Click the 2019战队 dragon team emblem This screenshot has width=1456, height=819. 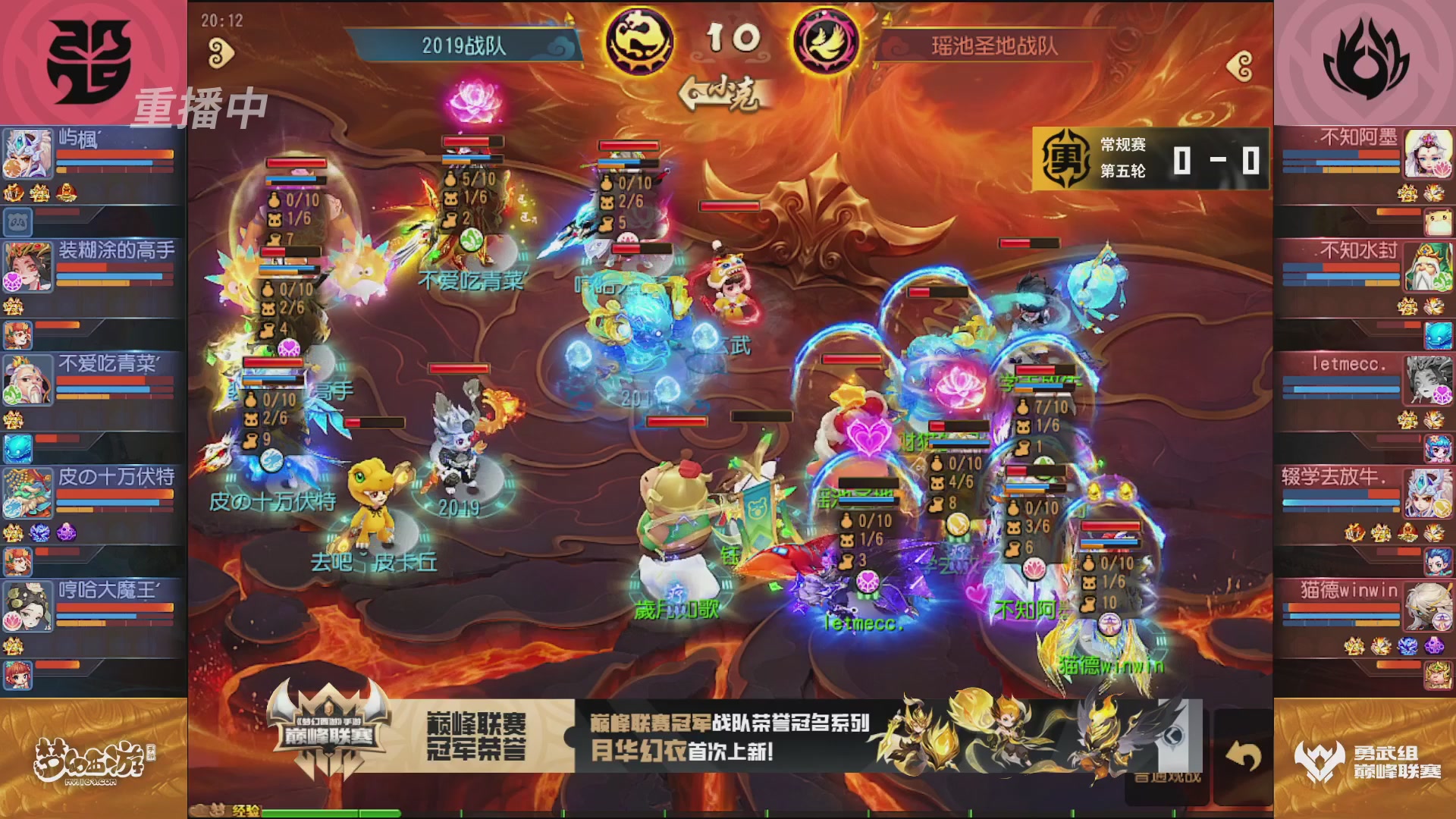pyautogui.click(x=639, y=42)
